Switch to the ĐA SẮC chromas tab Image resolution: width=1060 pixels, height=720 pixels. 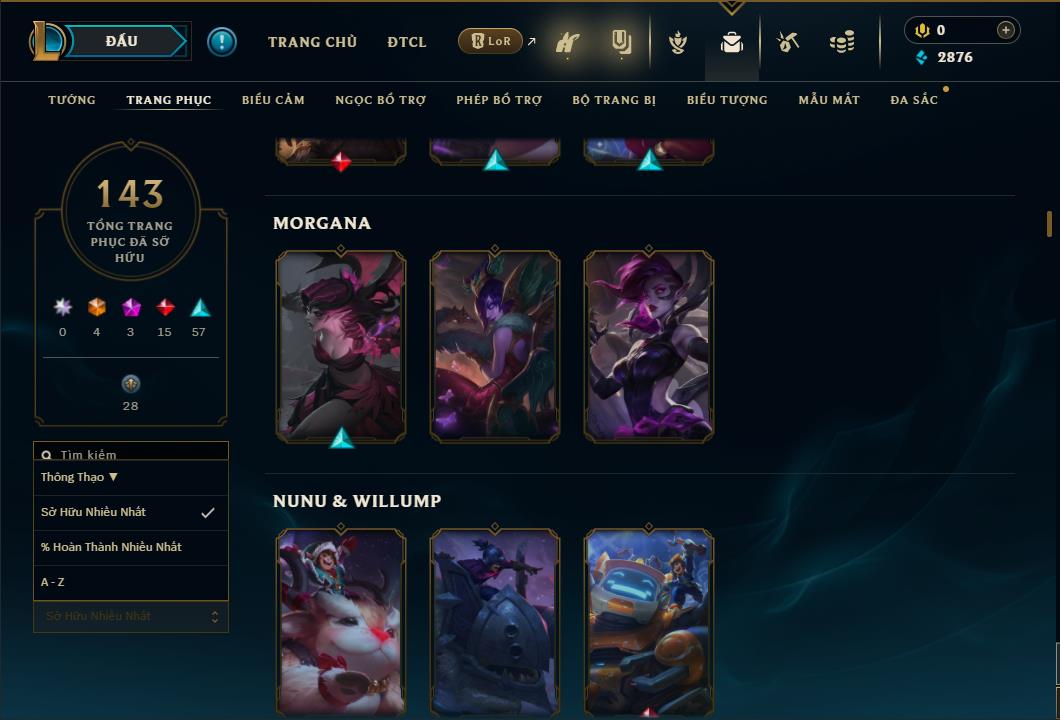point(914,100)
